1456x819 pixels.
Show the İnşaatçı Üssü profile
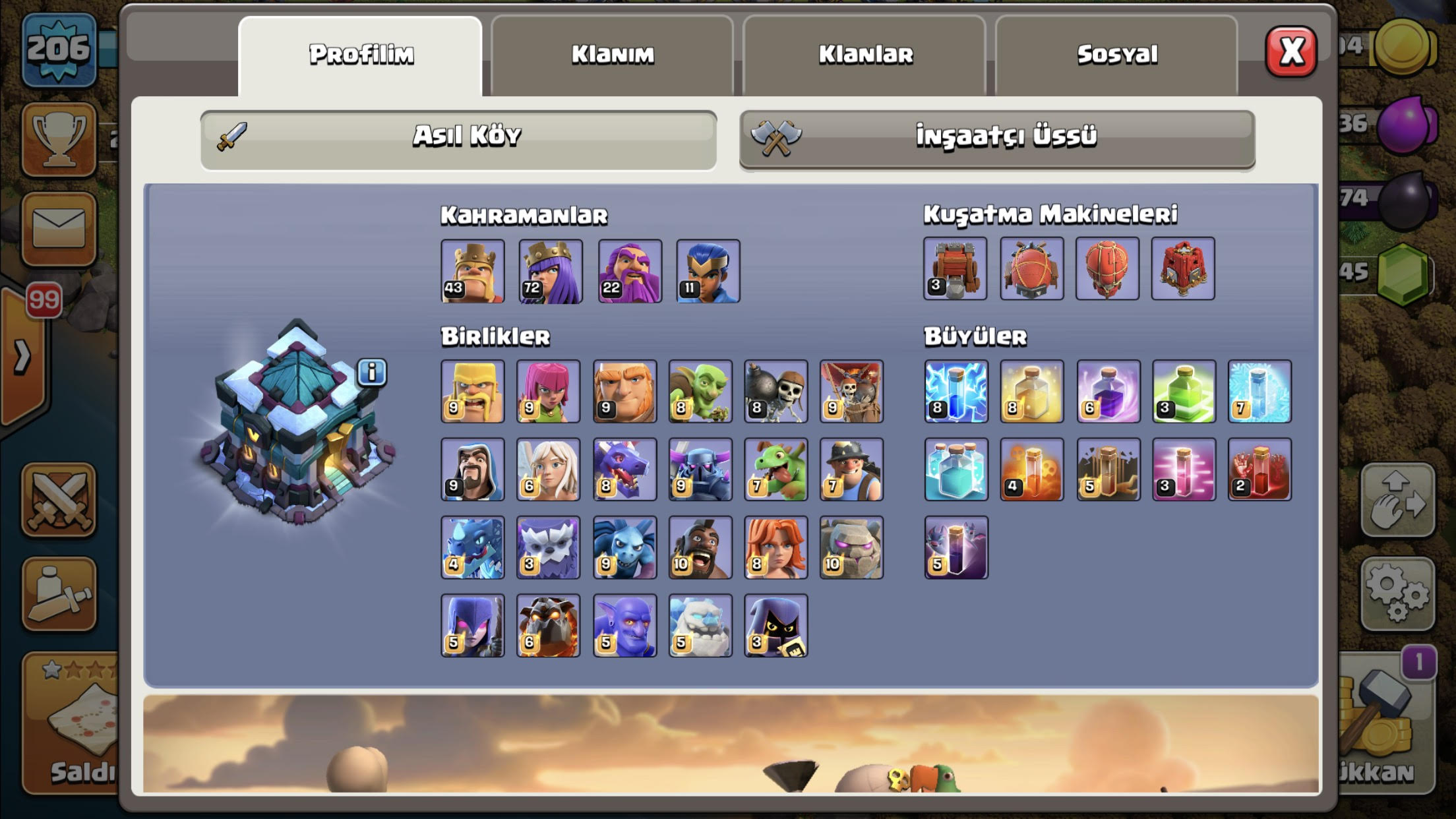pos(997,137)
